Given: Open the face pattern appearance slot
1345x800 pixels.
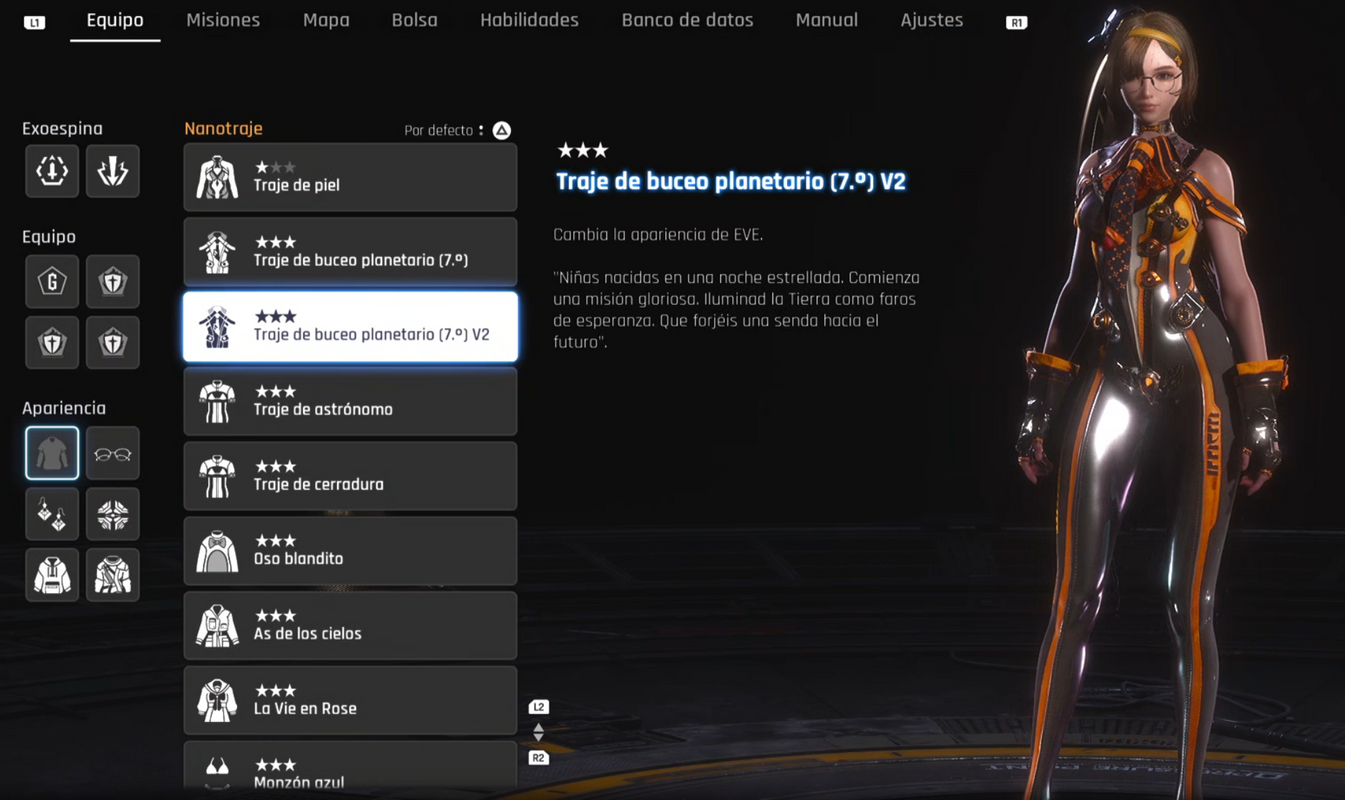Looking at the screenshot, I should pyautogui.click(x=112, y=513).
